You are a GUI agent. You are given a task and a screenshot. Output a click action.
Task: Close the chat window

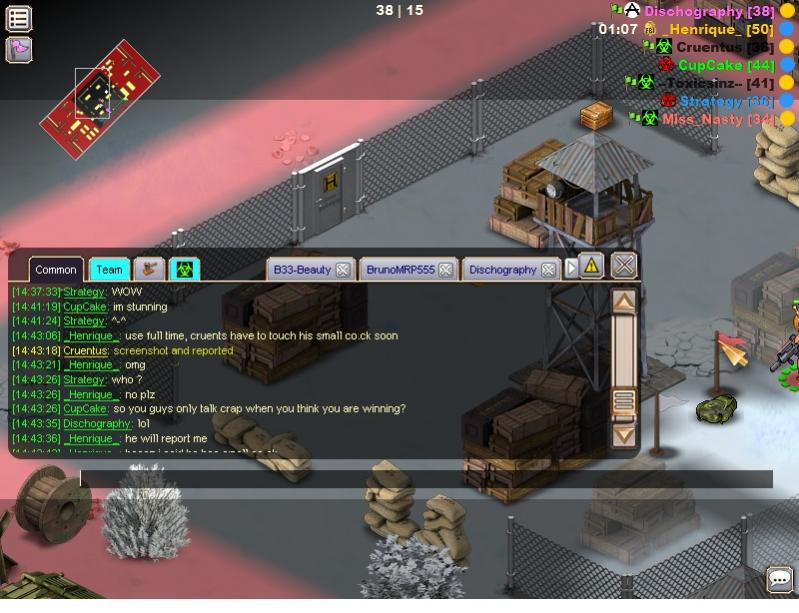(x=624, y=265)
